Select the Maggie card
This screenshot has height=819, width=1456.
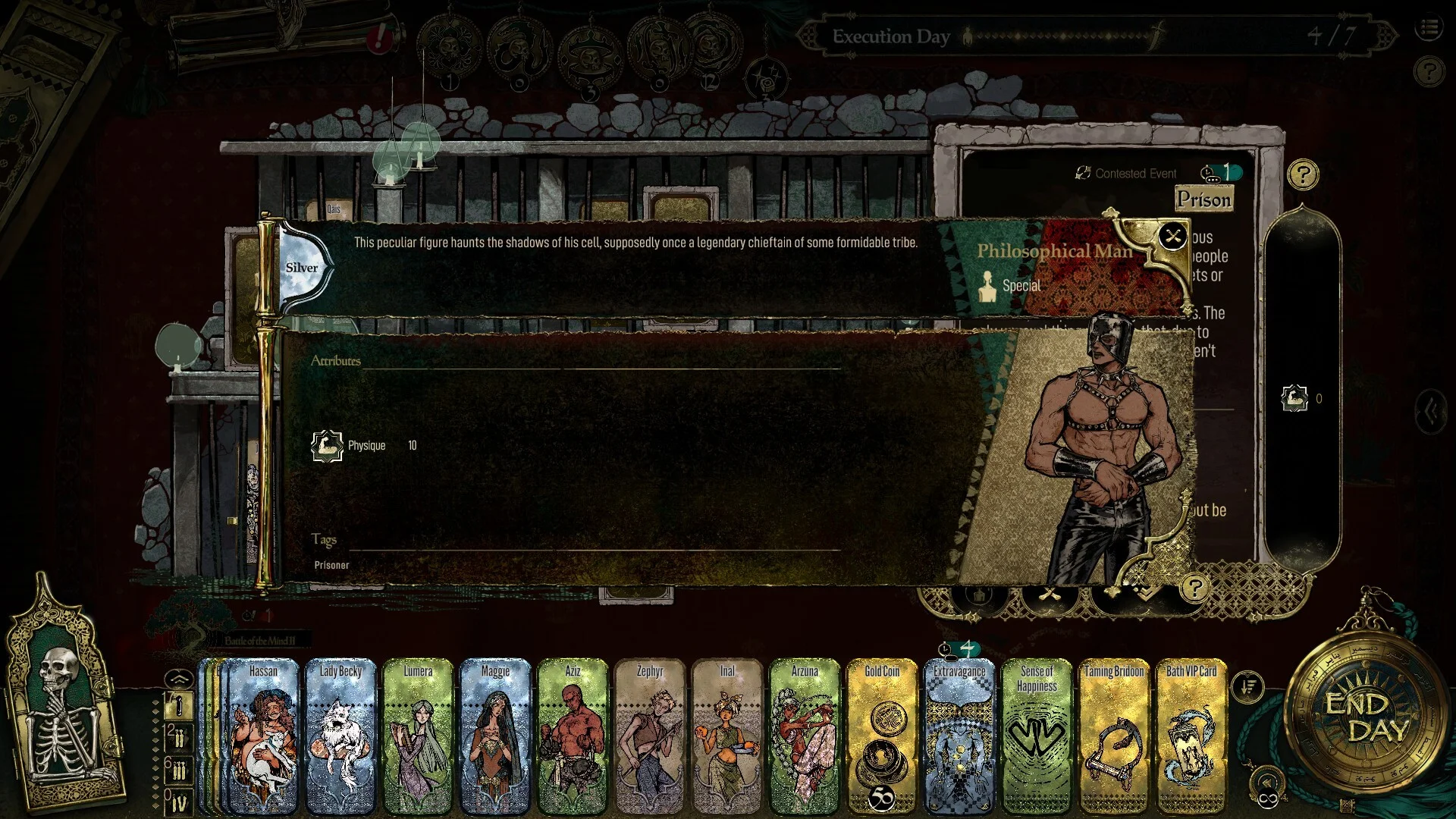coord(495,736)
